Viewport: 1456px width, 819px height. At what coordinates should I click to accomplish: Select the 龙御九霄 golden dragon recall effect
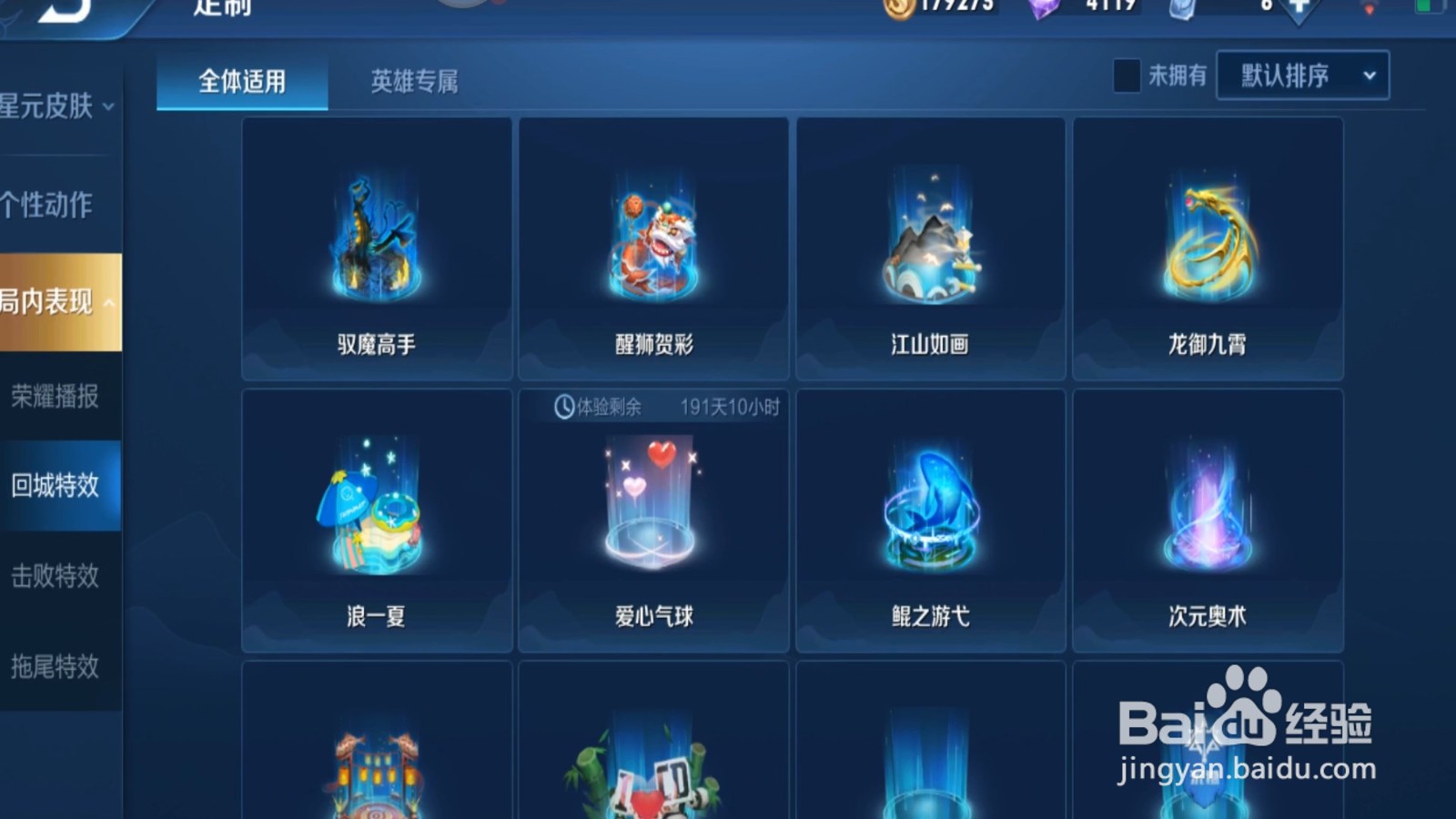click(1208, 246)
